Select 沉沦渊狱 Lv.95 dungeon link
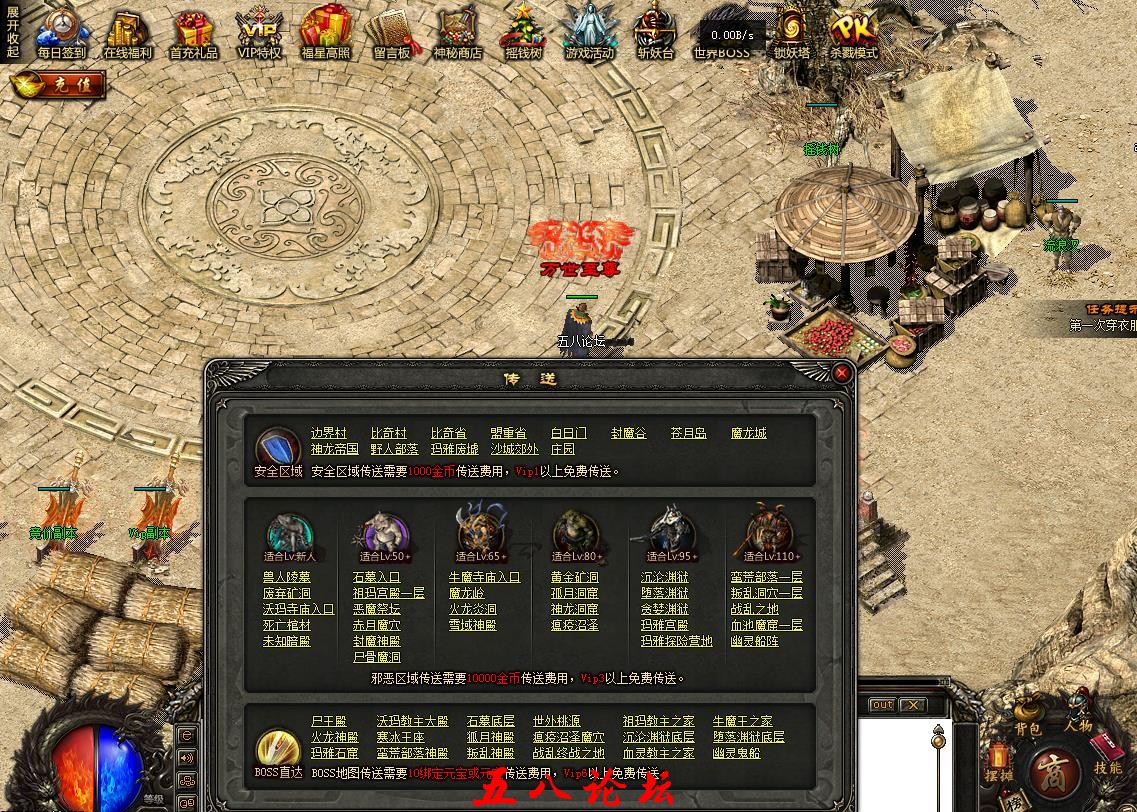This screenshot has height=812, width=1137. click(664, 577)
